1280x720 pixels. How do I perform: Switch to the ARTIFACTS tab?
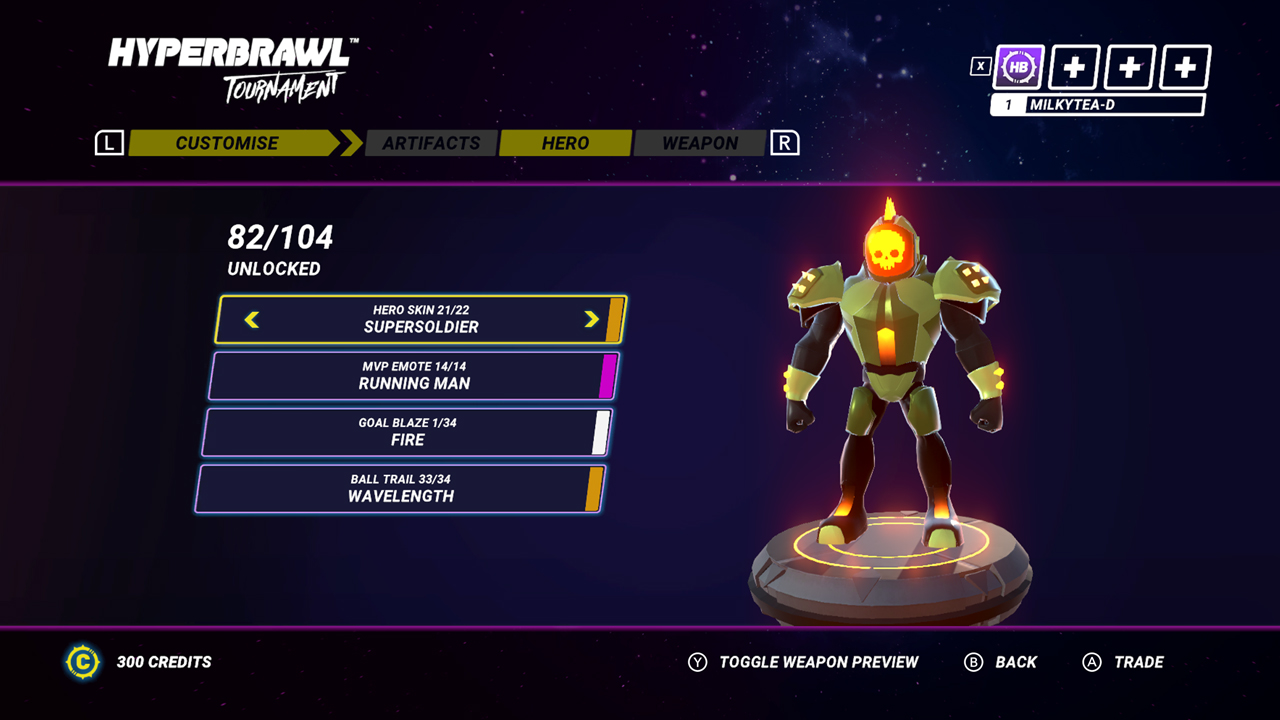tap(431, 142)
